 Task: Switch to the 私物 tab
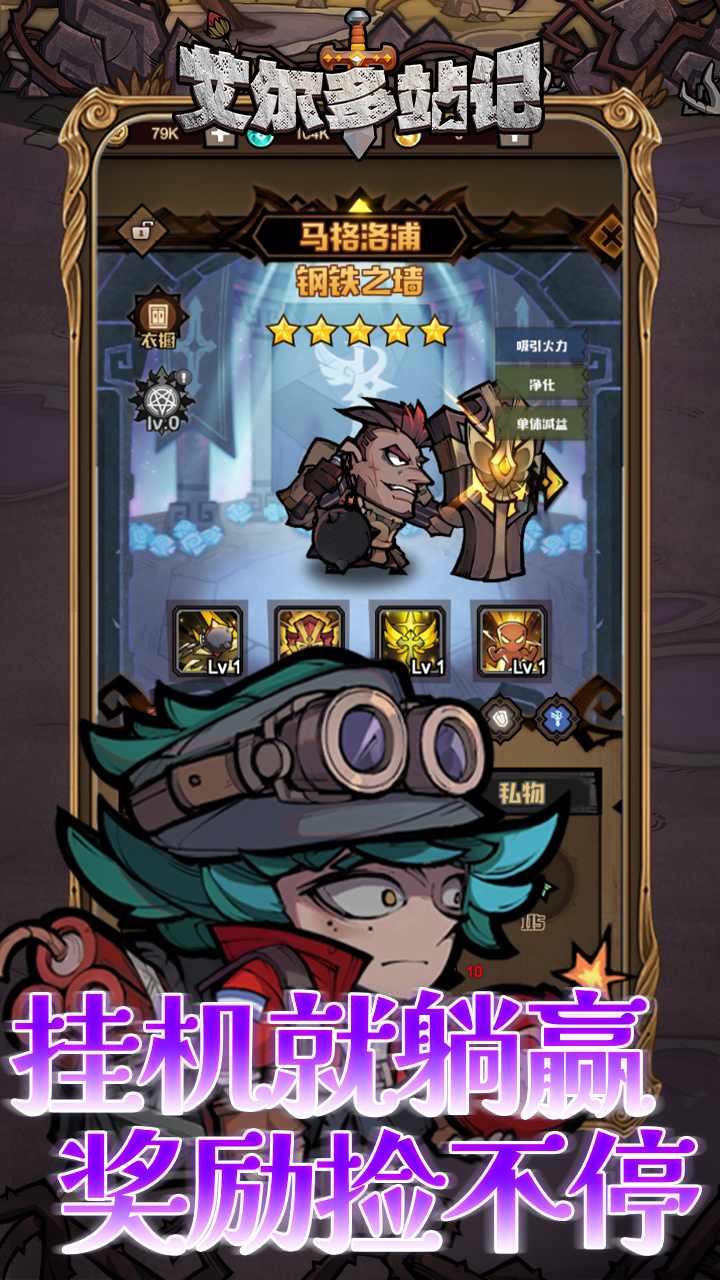pyautogui.click(x=521, y=795)
